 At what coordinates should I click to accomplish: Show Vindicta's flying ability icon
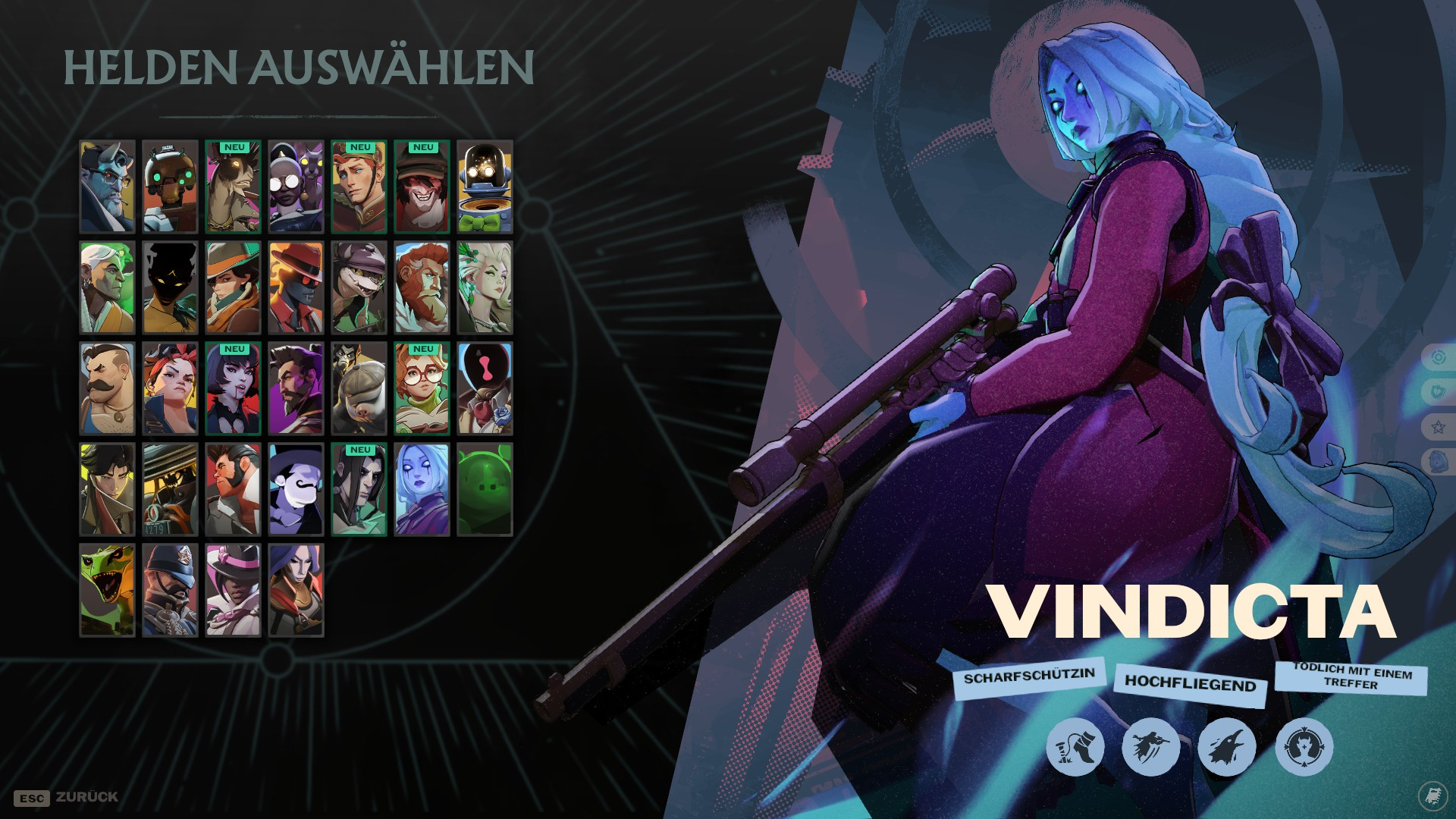click(x=1150, y=747)
